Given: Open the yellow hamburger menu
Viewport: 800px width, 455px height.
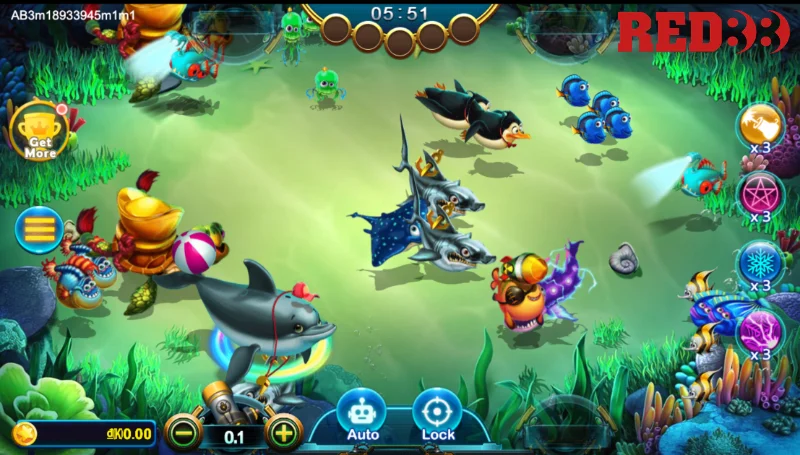Looking at the screenshot, I should pos(39,229).
